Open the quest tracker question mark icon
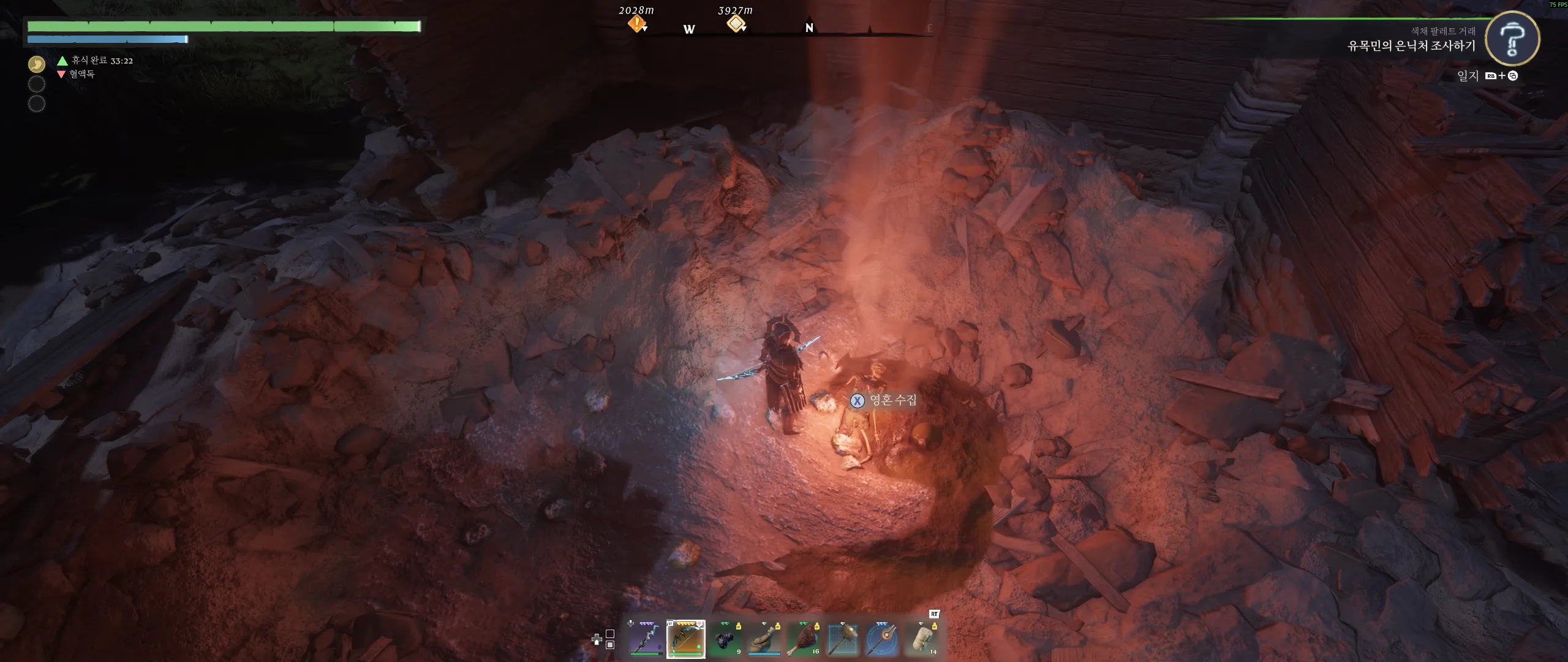Image resolution: width=1568 pixels, height=662 pixels. (1512, 39)
